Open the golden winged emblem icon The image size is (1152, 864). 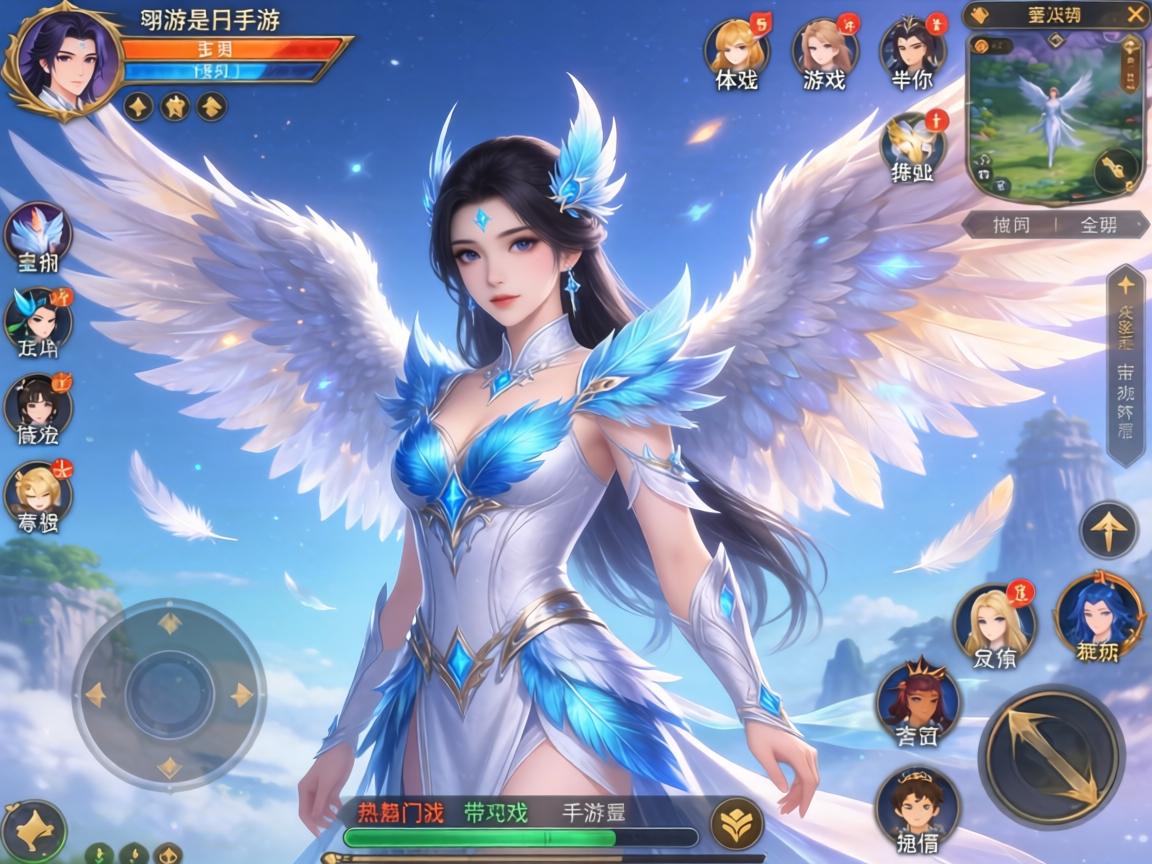pyautogui.click(x=911, y=141)
